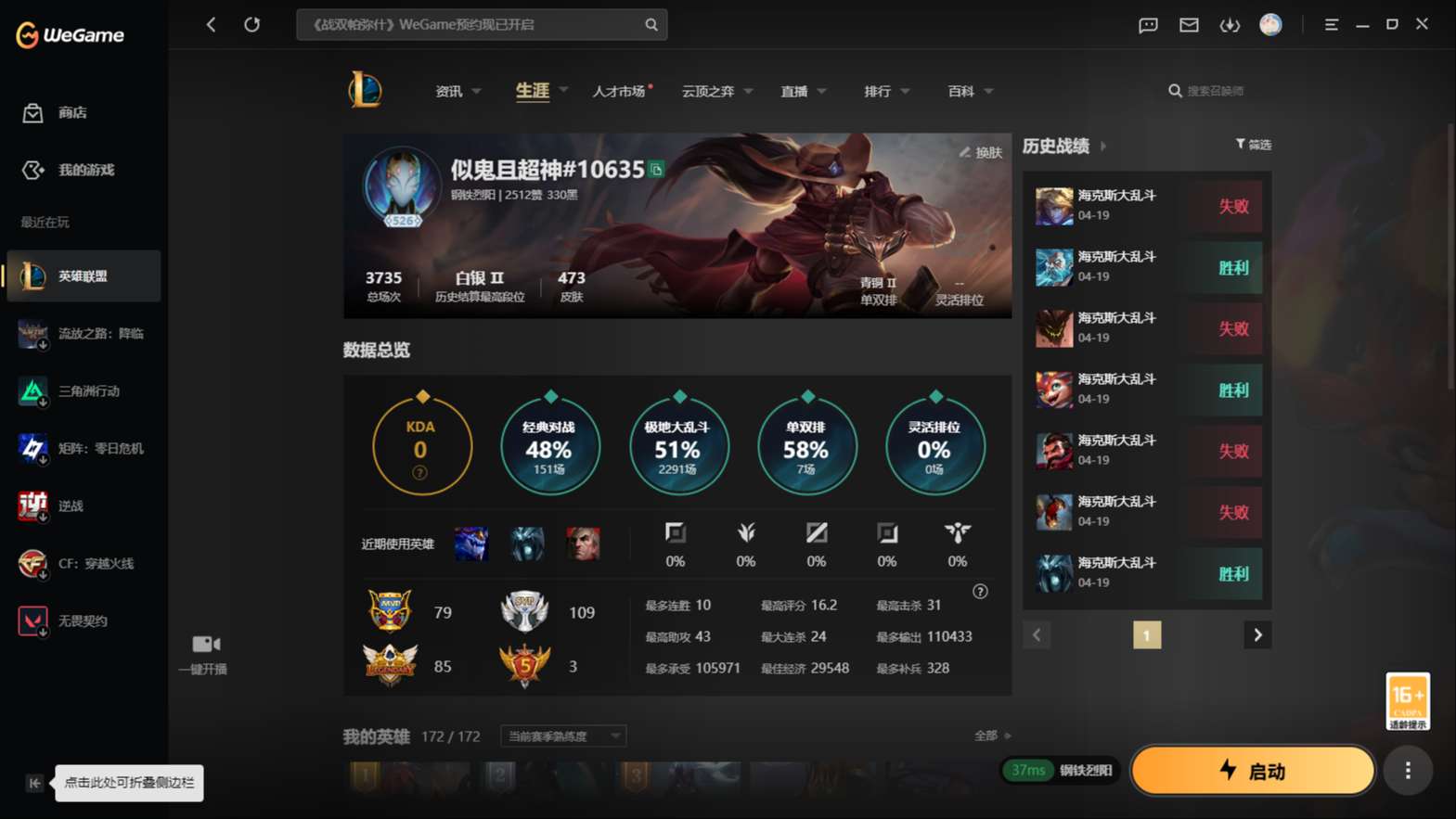Select 无畏契约 game icon in sidebar

click(x=32, y=620)
